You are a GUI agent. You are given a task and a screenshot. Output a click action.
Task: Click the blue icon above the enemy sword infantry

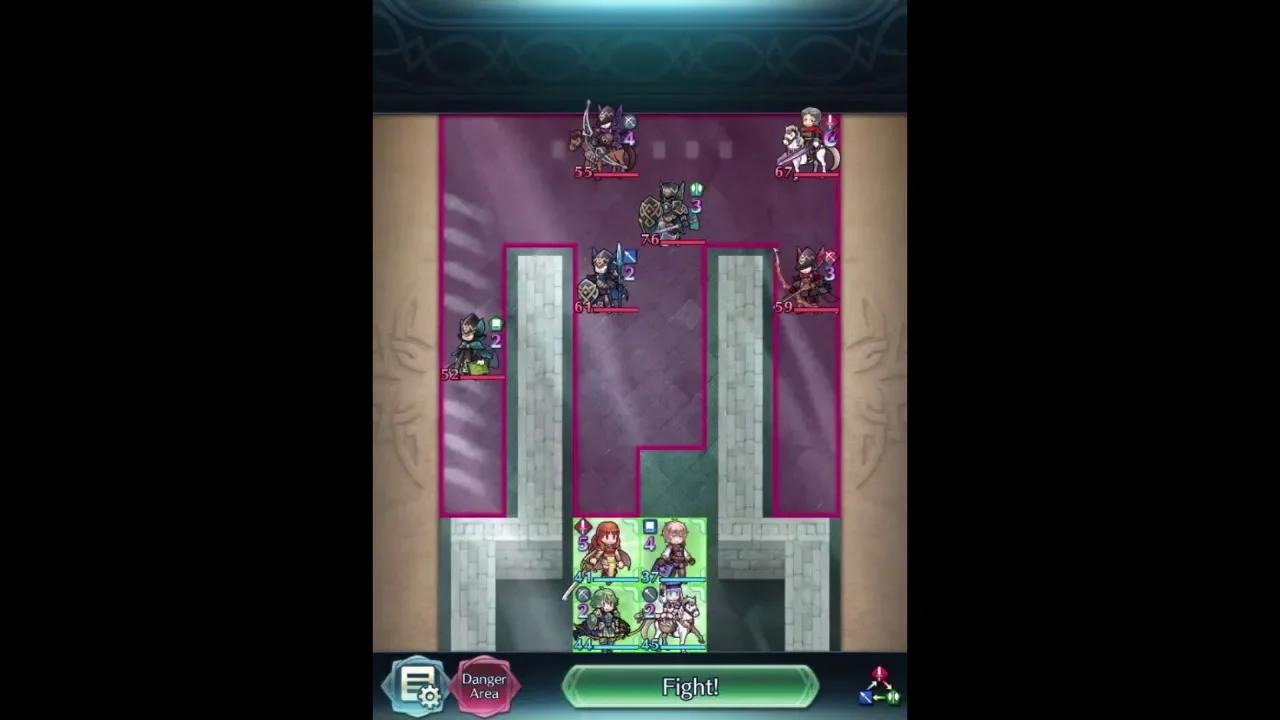point(629,256)
